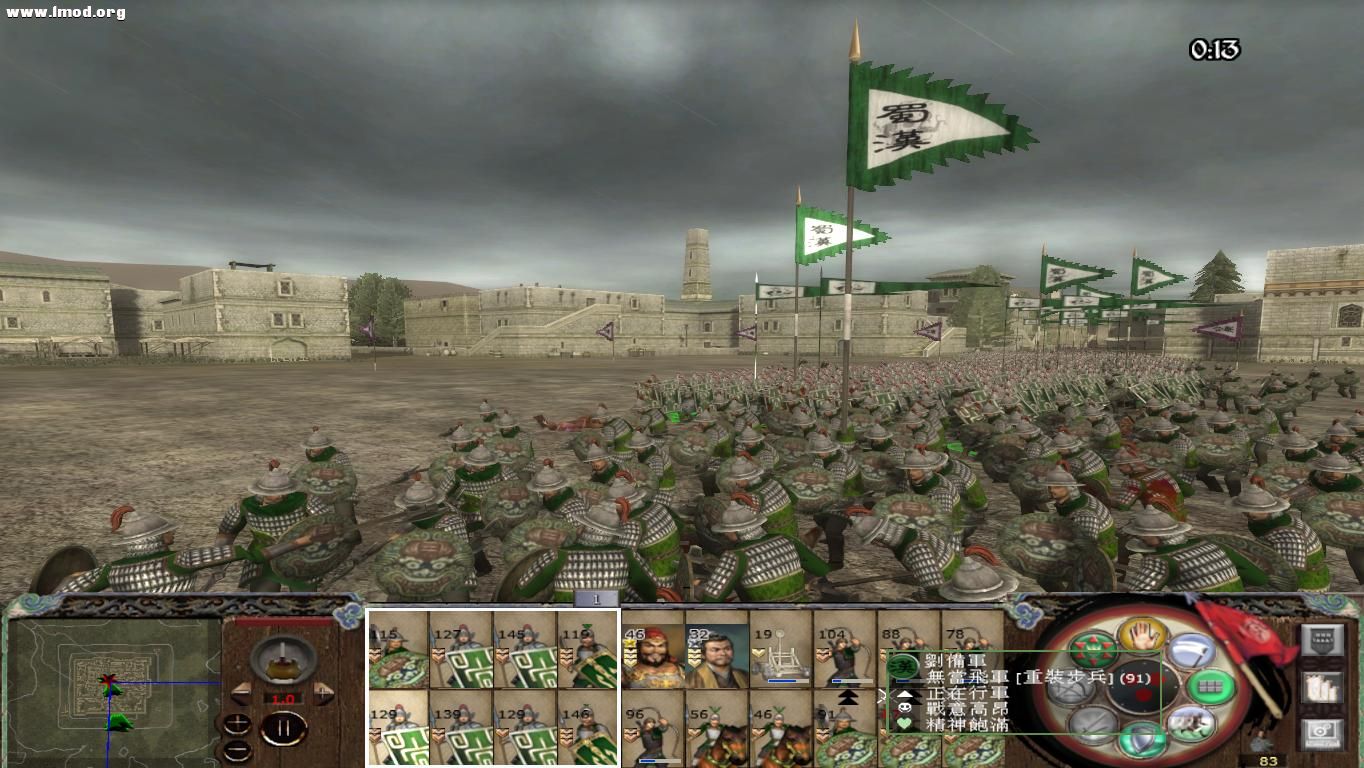The image size is (1364, 768).
Task: Increase game speed with the right arrow stepper
Action: click(322, 692)
